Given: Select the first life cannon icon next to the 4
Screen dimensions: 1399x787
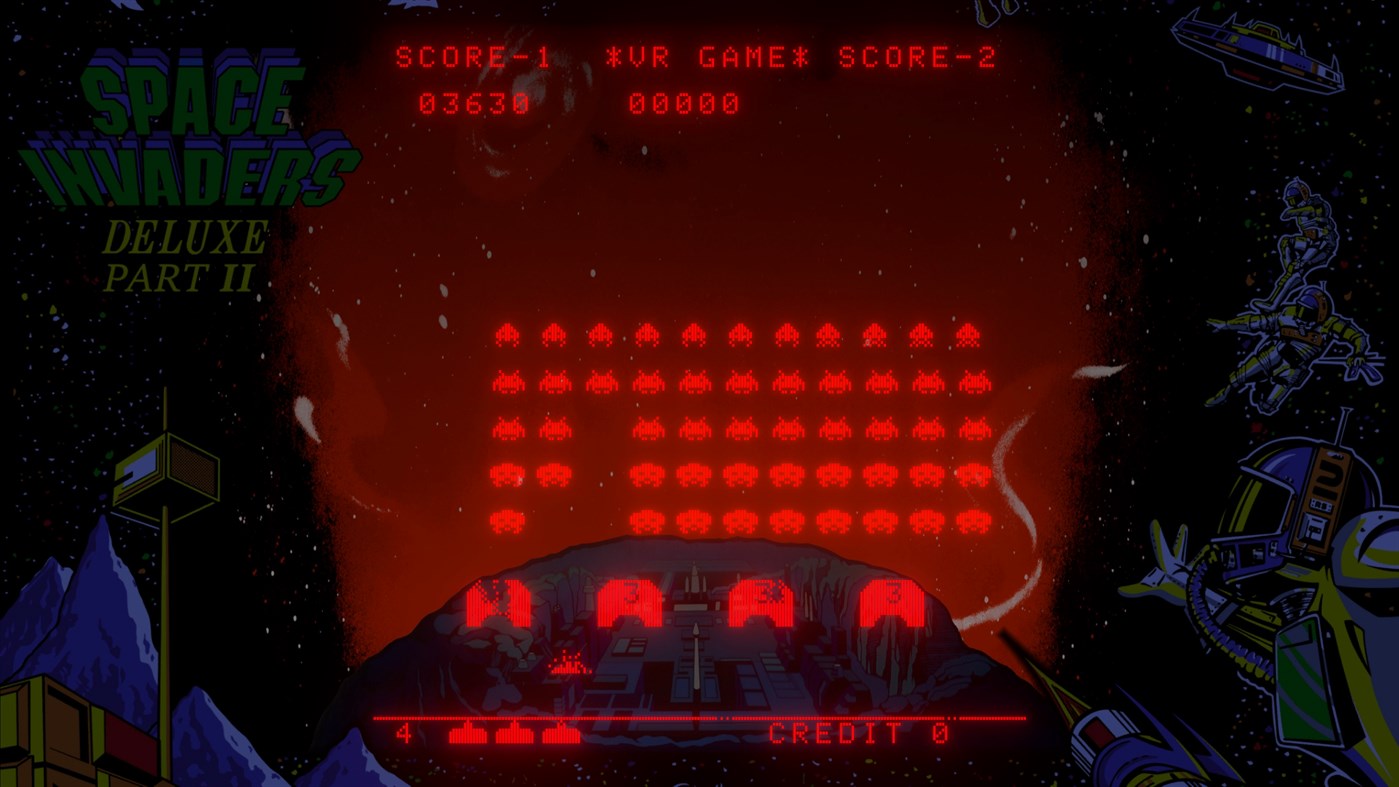Looking at the screenshot, I should pos(466,733).
